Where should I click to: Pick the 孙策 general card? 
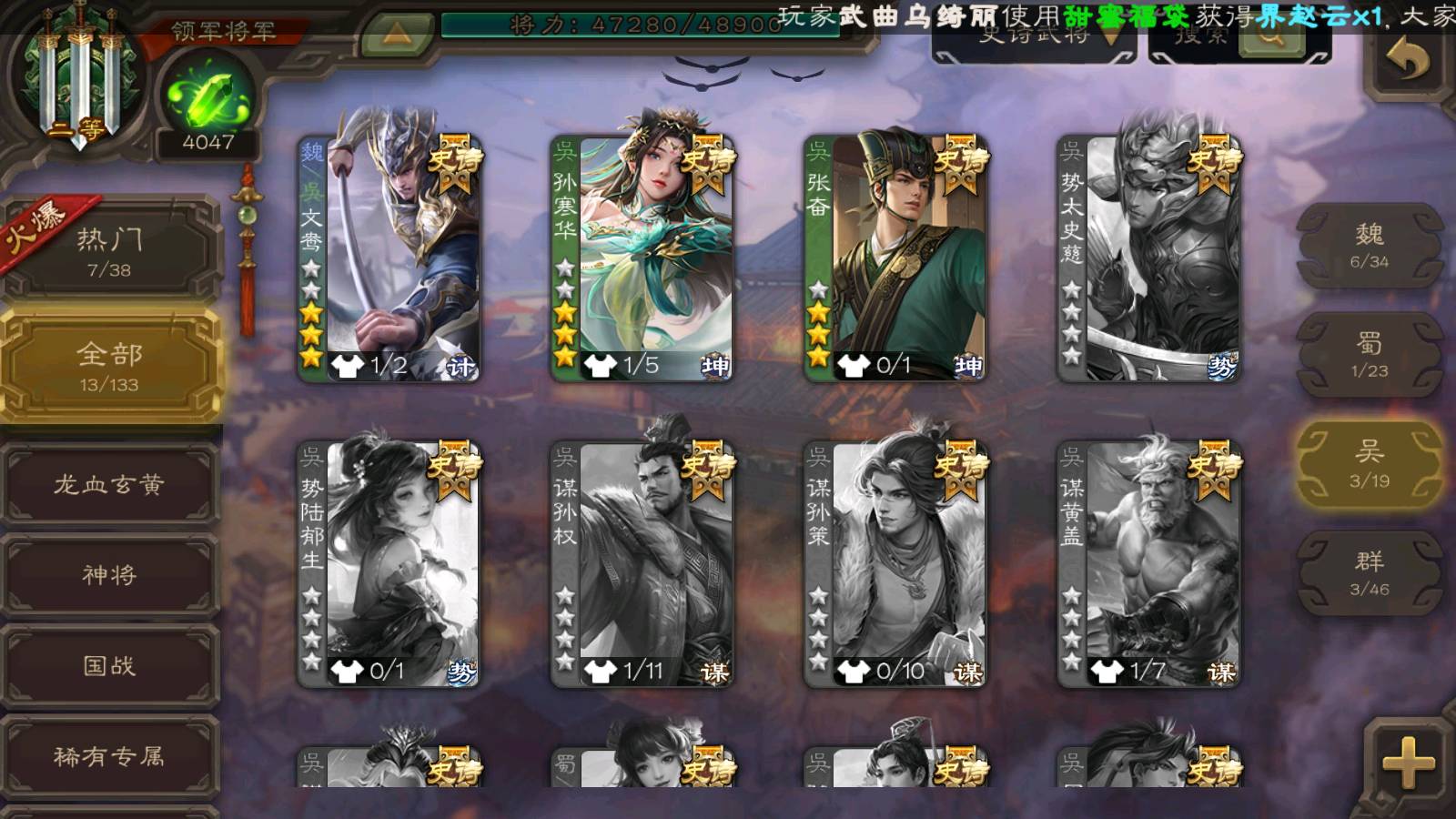pyautogui.click(x=896, y=564)
